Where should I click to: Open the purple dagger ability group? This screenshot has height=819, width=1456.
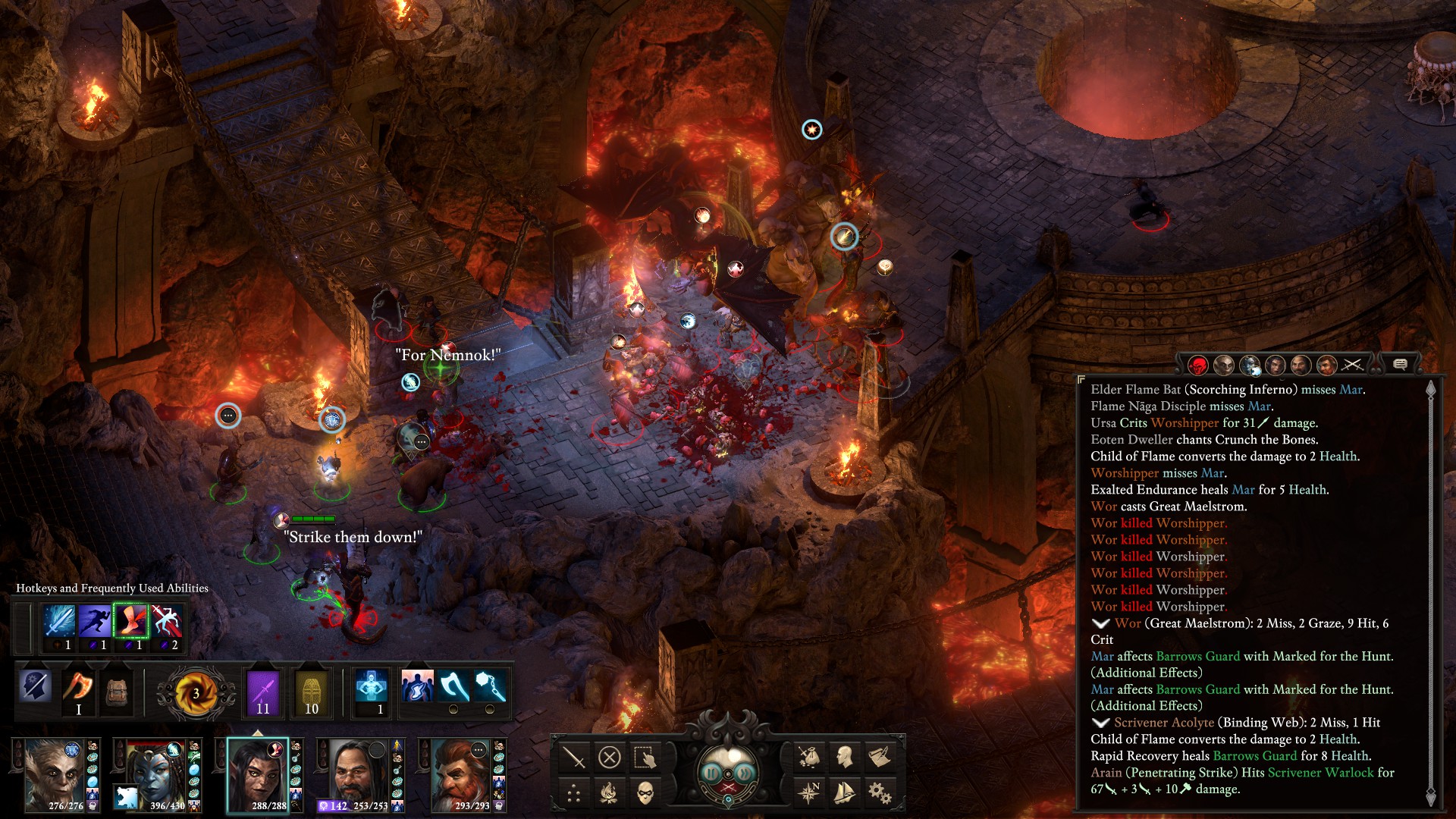(263, 691)
